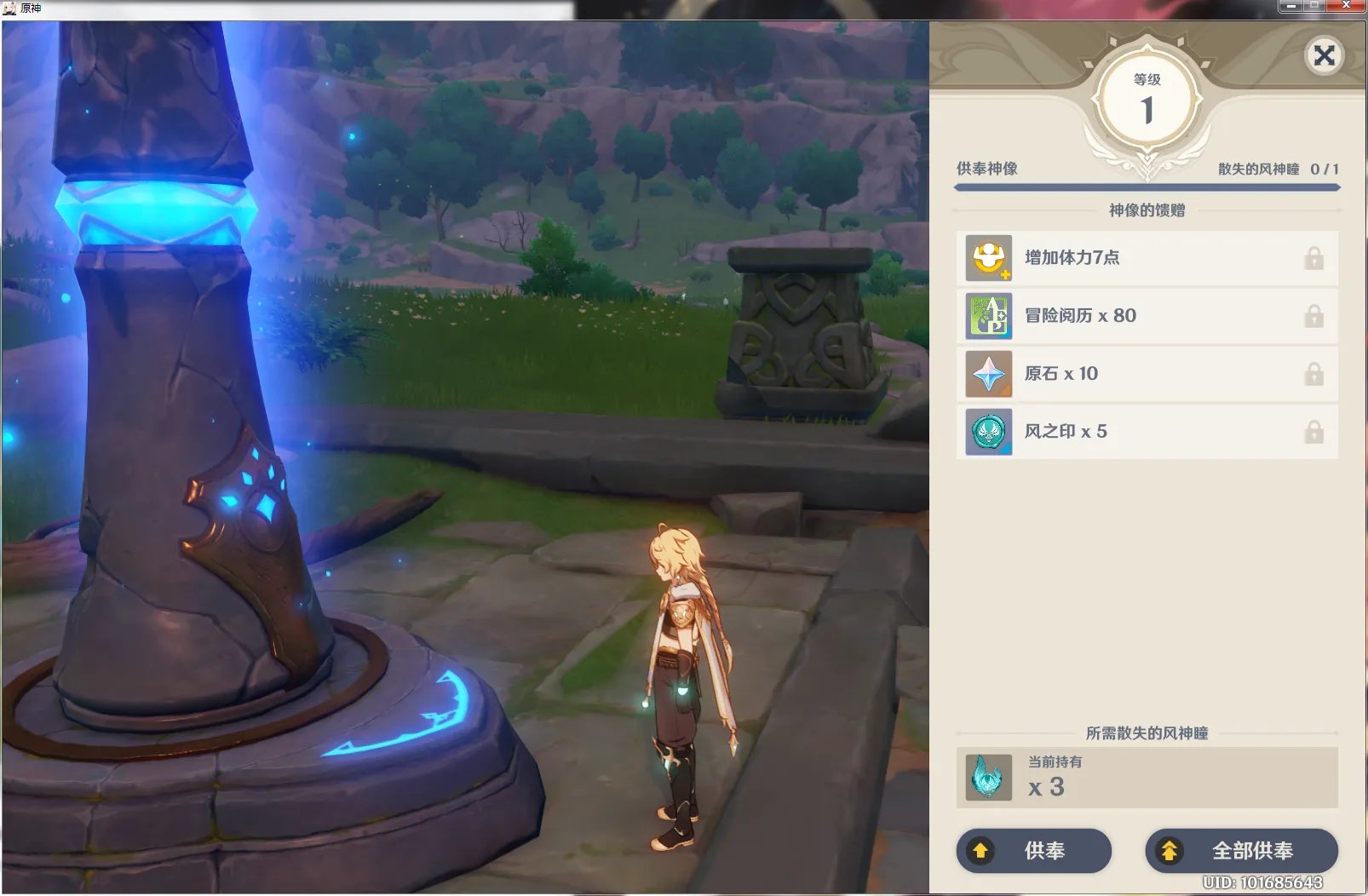Close the statue offering panel

click(1324, 56)
